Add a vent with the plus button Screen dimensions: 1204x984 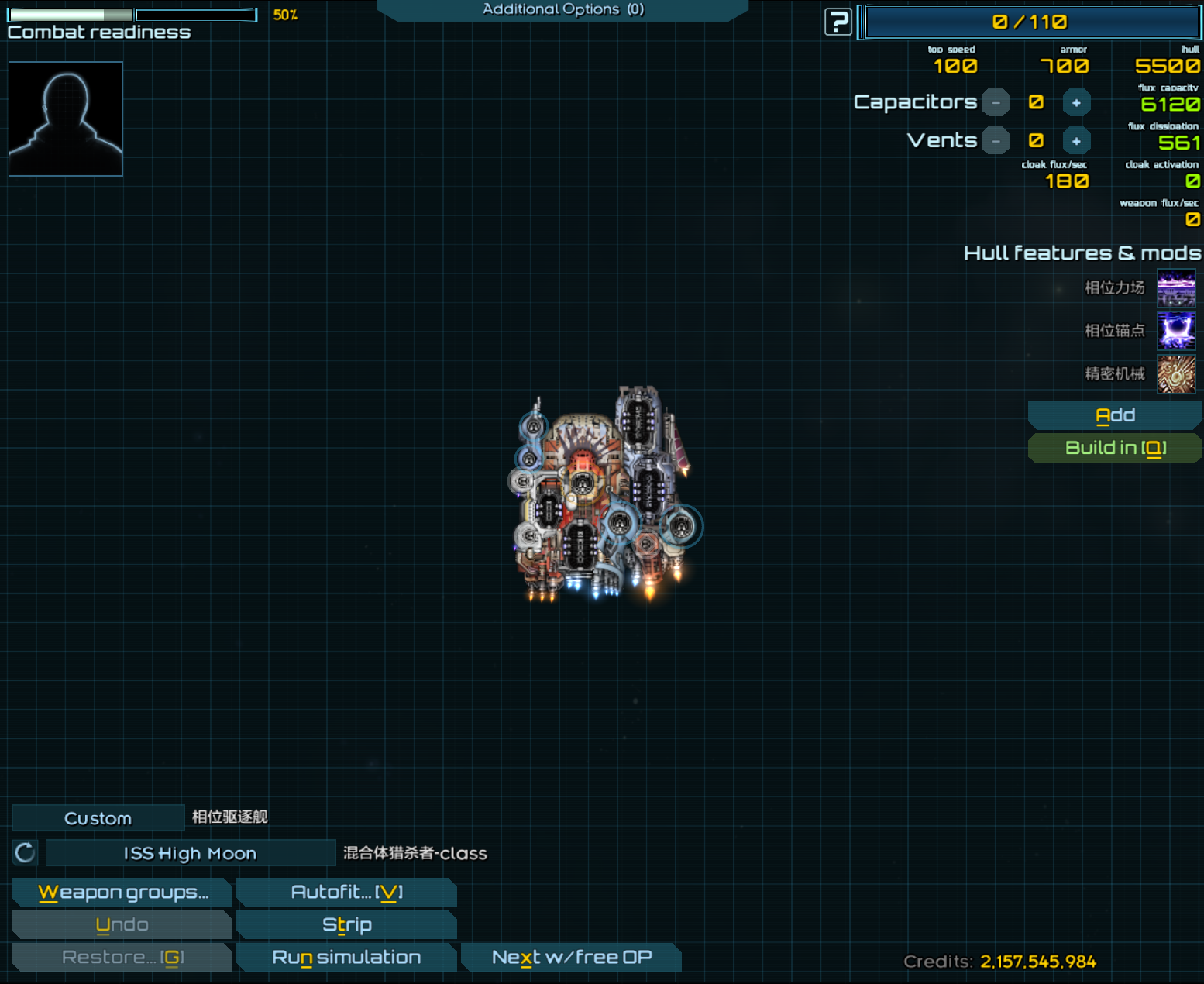pyautogui.click(x=1076, y=141)
